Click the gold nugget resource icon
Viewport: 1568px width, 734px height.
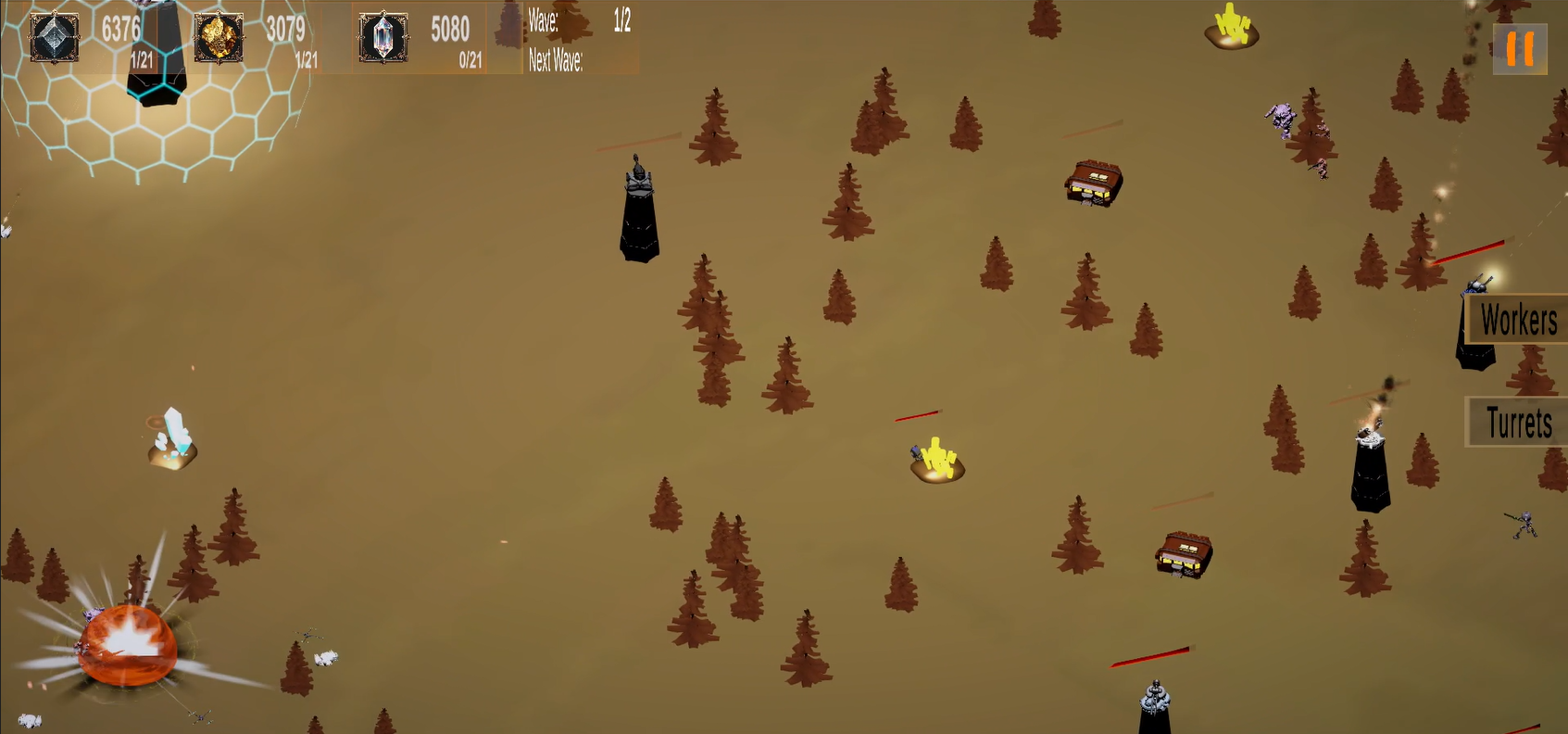tap(220, 39)
